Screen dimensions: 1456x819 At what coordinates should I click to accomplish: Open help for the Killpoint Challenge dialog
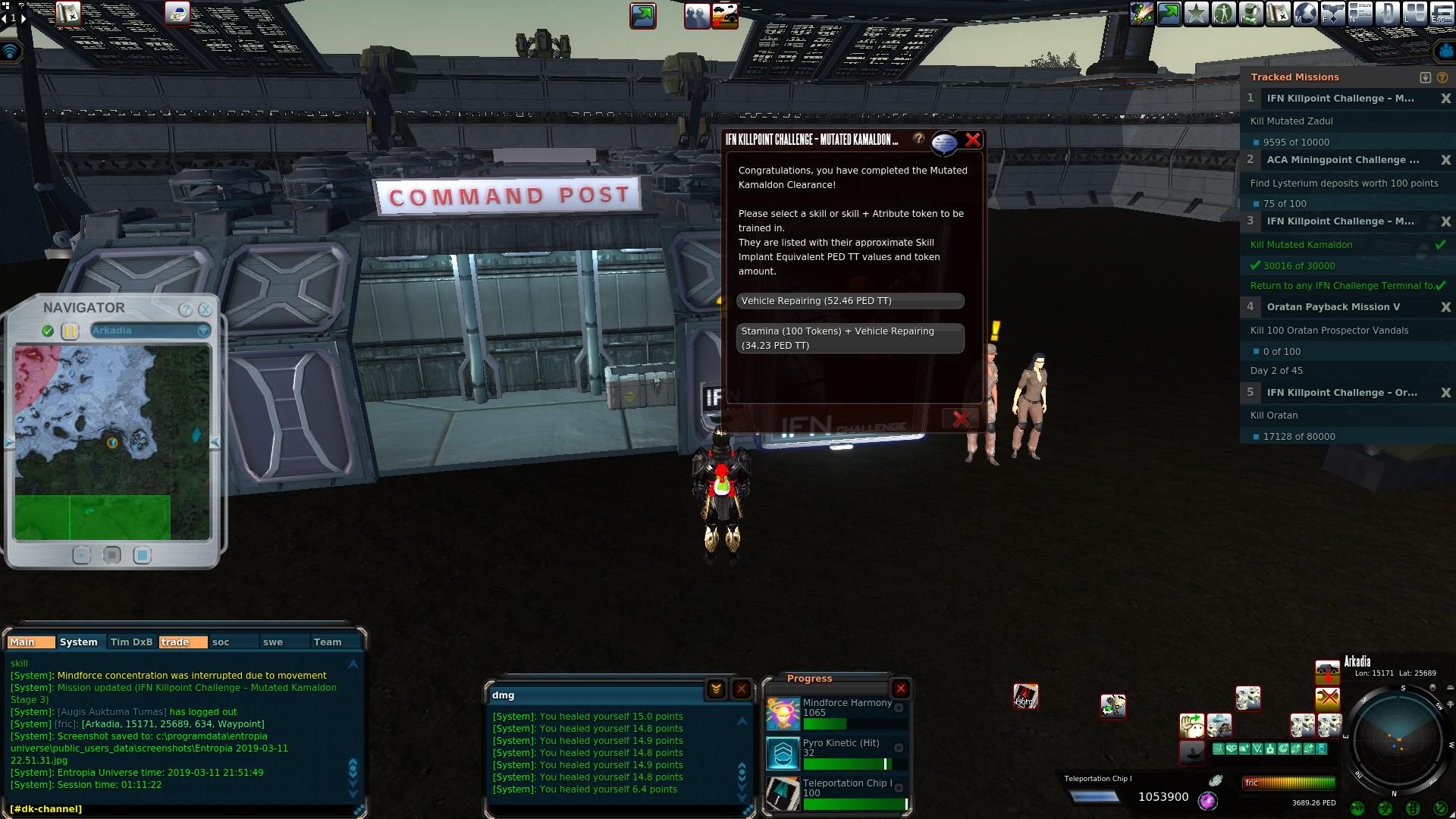click(918, 139)
